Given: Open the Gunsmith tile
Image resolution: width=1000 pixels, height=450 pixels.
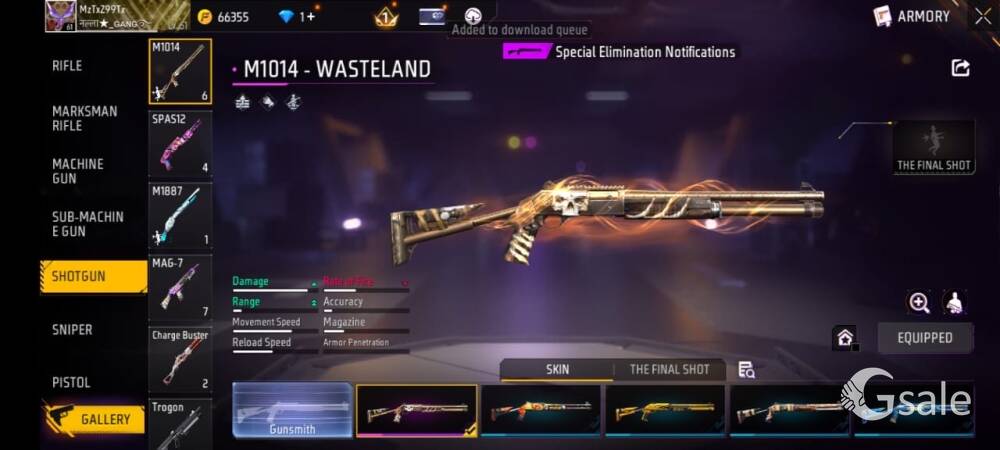Looking at the screenshot, I should tap(292, 411).
